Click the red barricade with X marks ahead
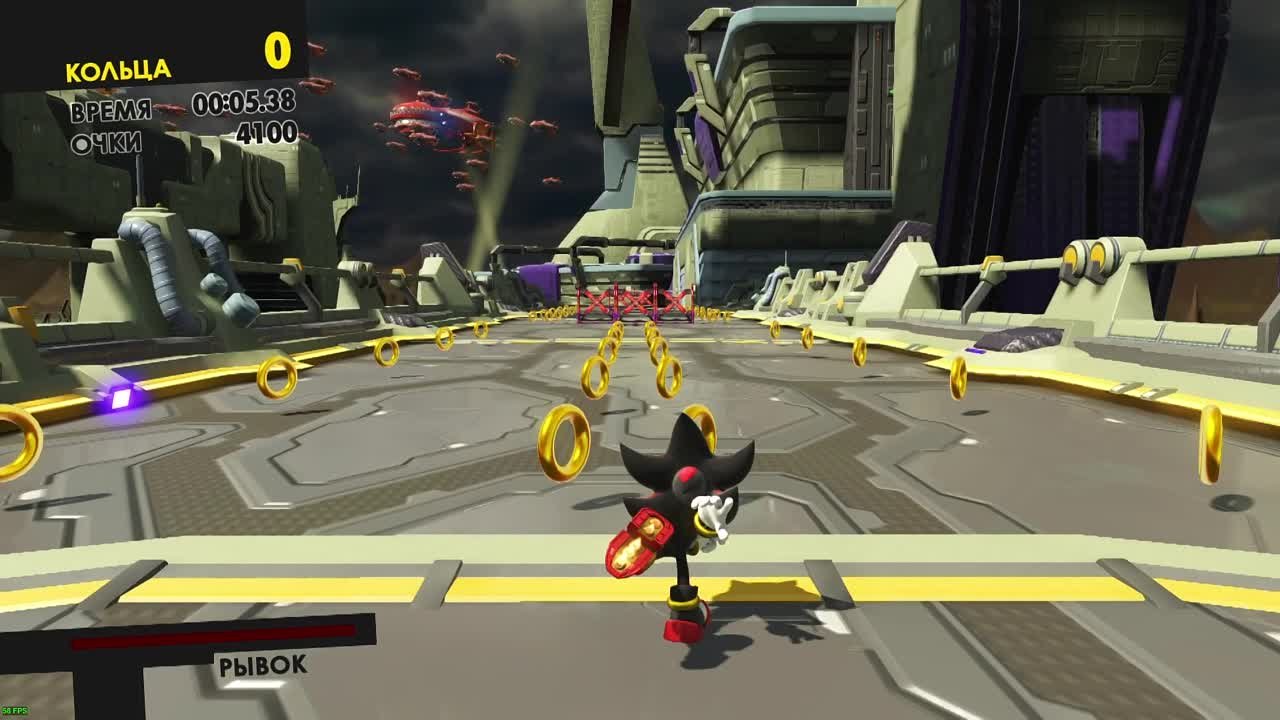 (x=632, y=300)
